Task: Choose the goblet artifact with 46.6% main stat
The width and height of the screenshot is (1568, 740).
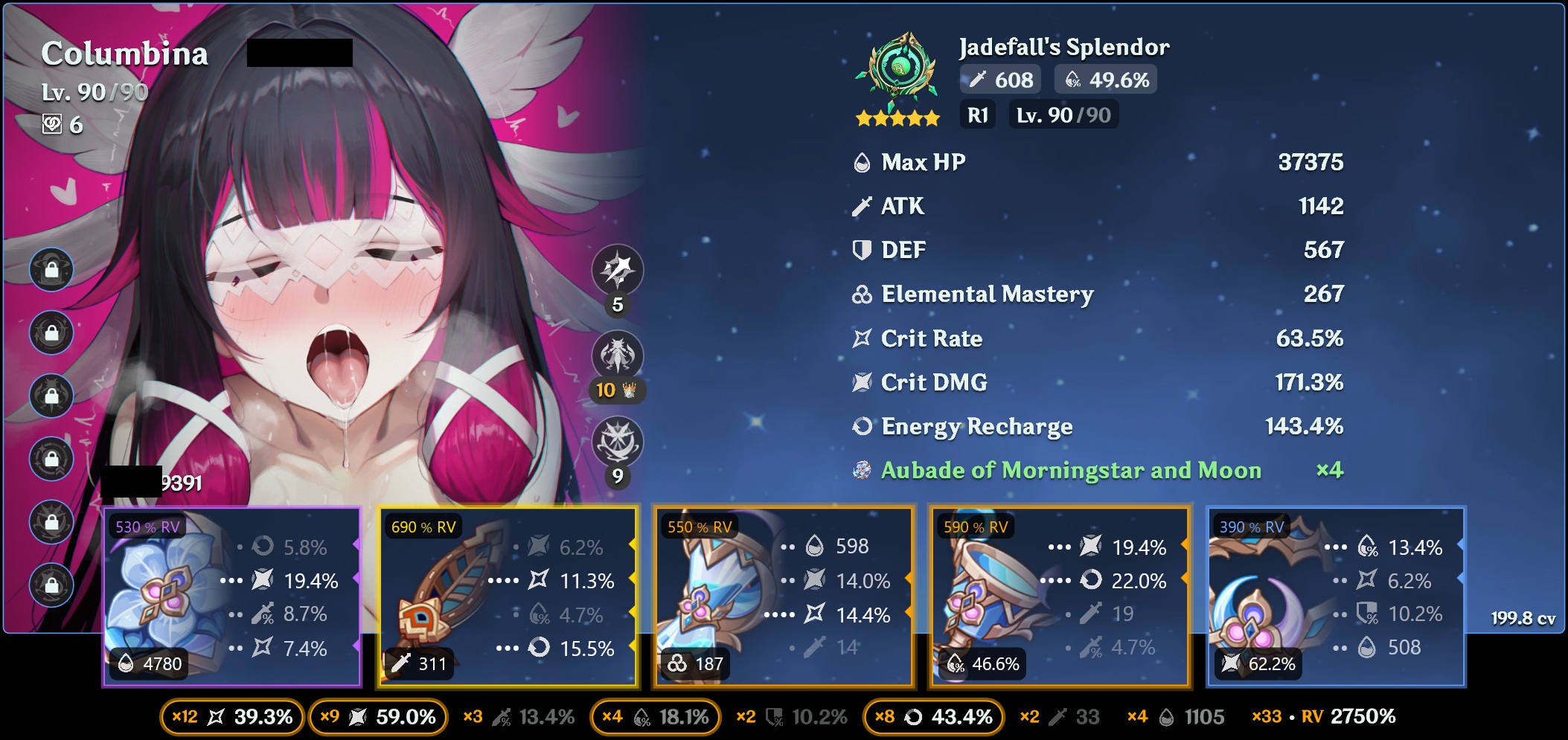Action: [1060, 596]
